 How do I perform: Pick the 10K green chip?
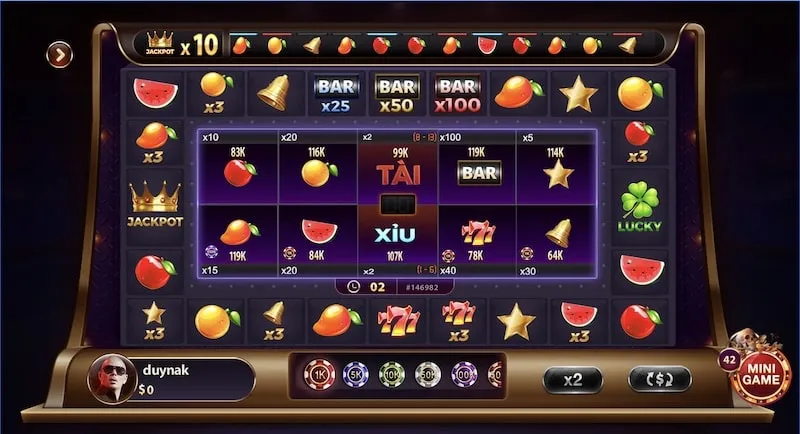pyautogui.click(x=391, y=375)
